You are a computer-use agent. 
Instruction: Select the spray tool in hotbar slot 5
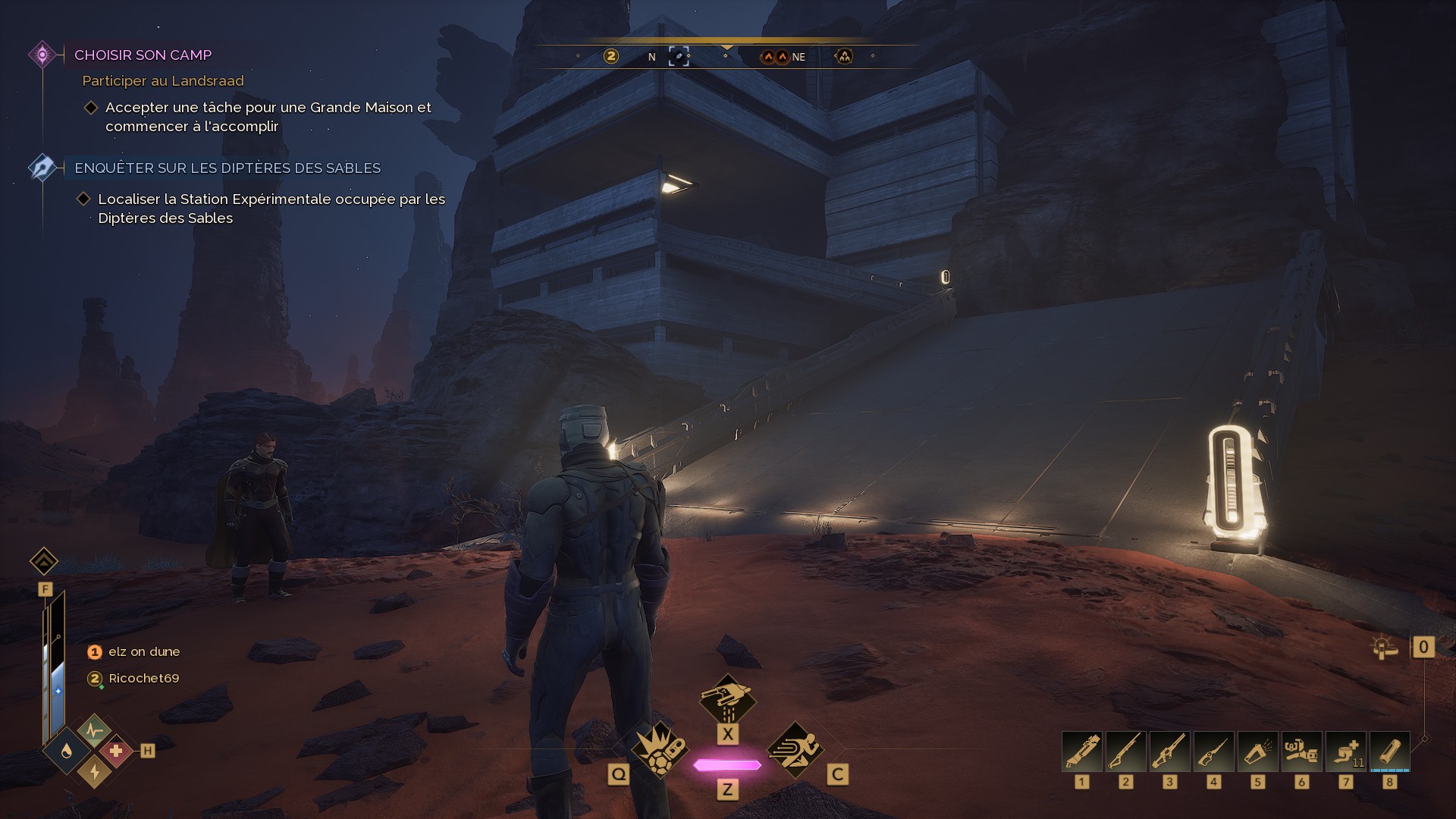(1258, 751)
